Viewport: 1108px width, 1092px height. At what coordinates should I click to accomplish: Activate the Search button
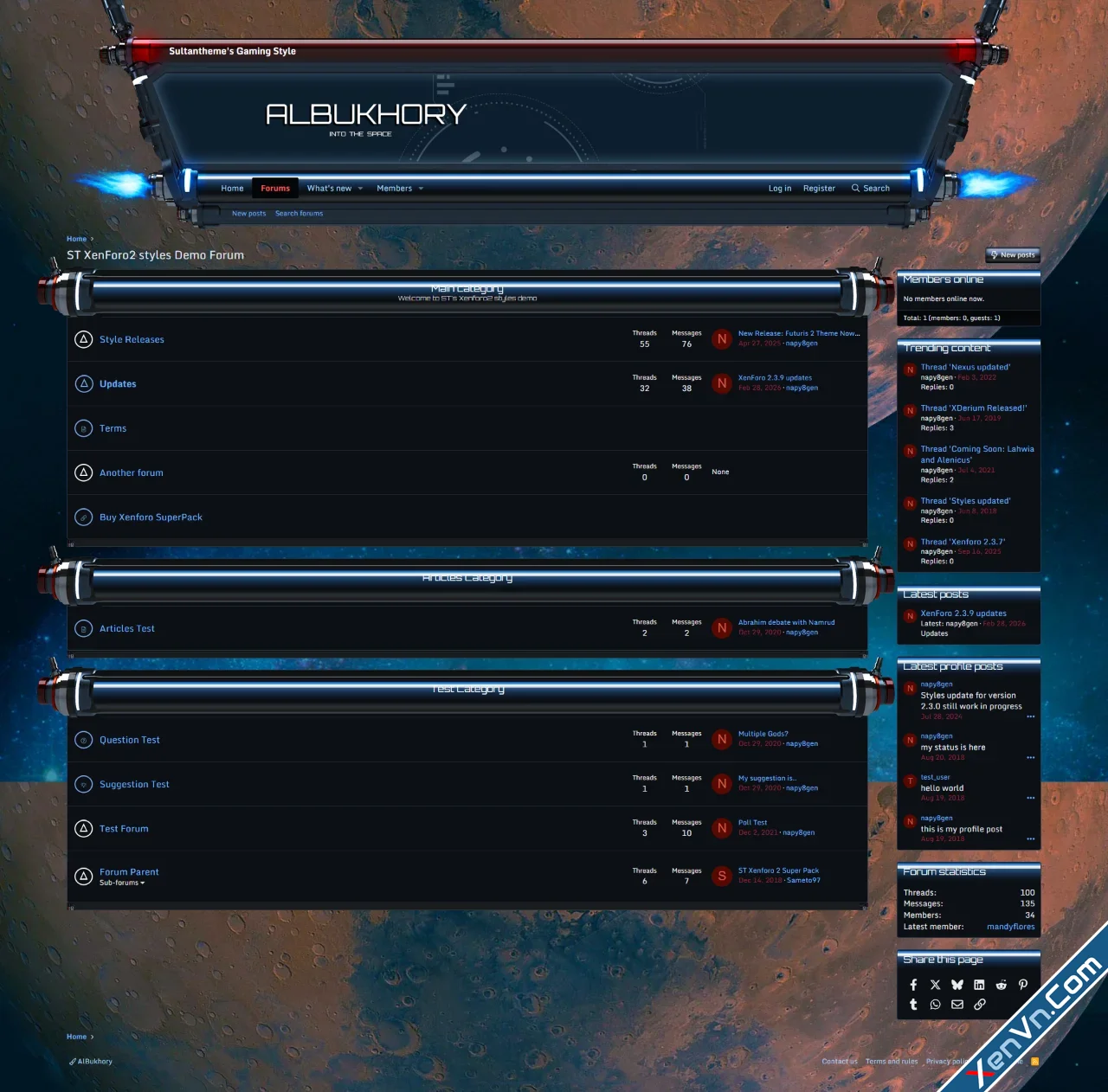pos(870,189)
